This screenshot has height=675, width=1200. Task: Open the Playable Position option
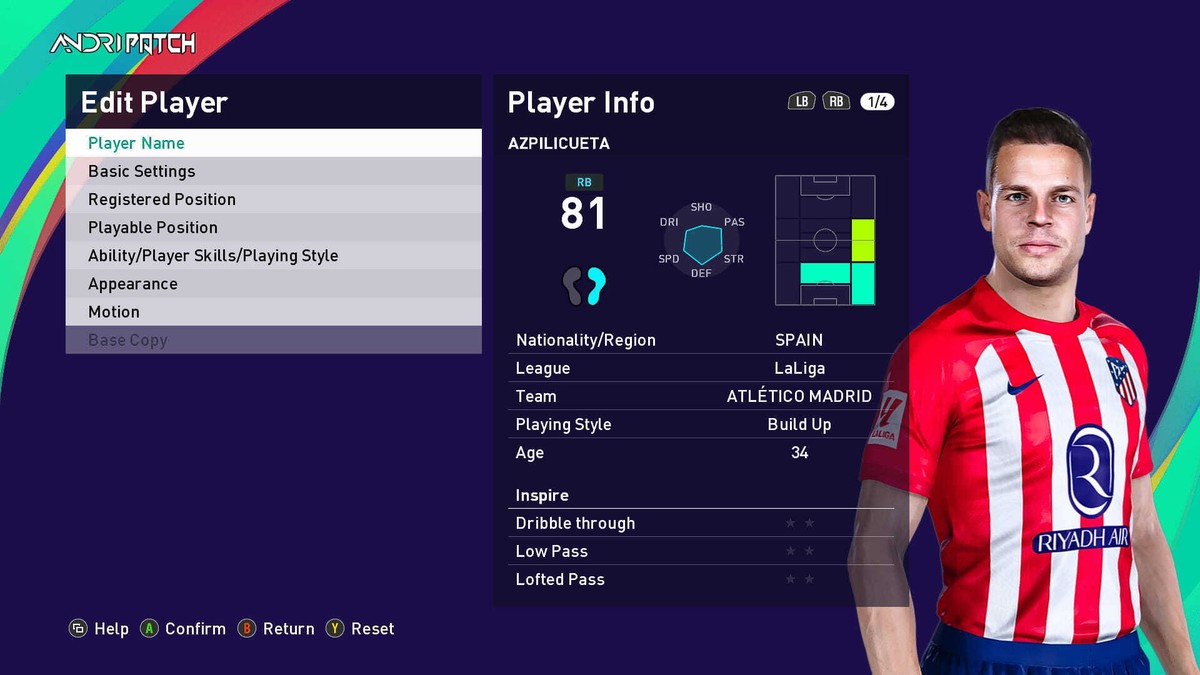(x=273, y=227)
